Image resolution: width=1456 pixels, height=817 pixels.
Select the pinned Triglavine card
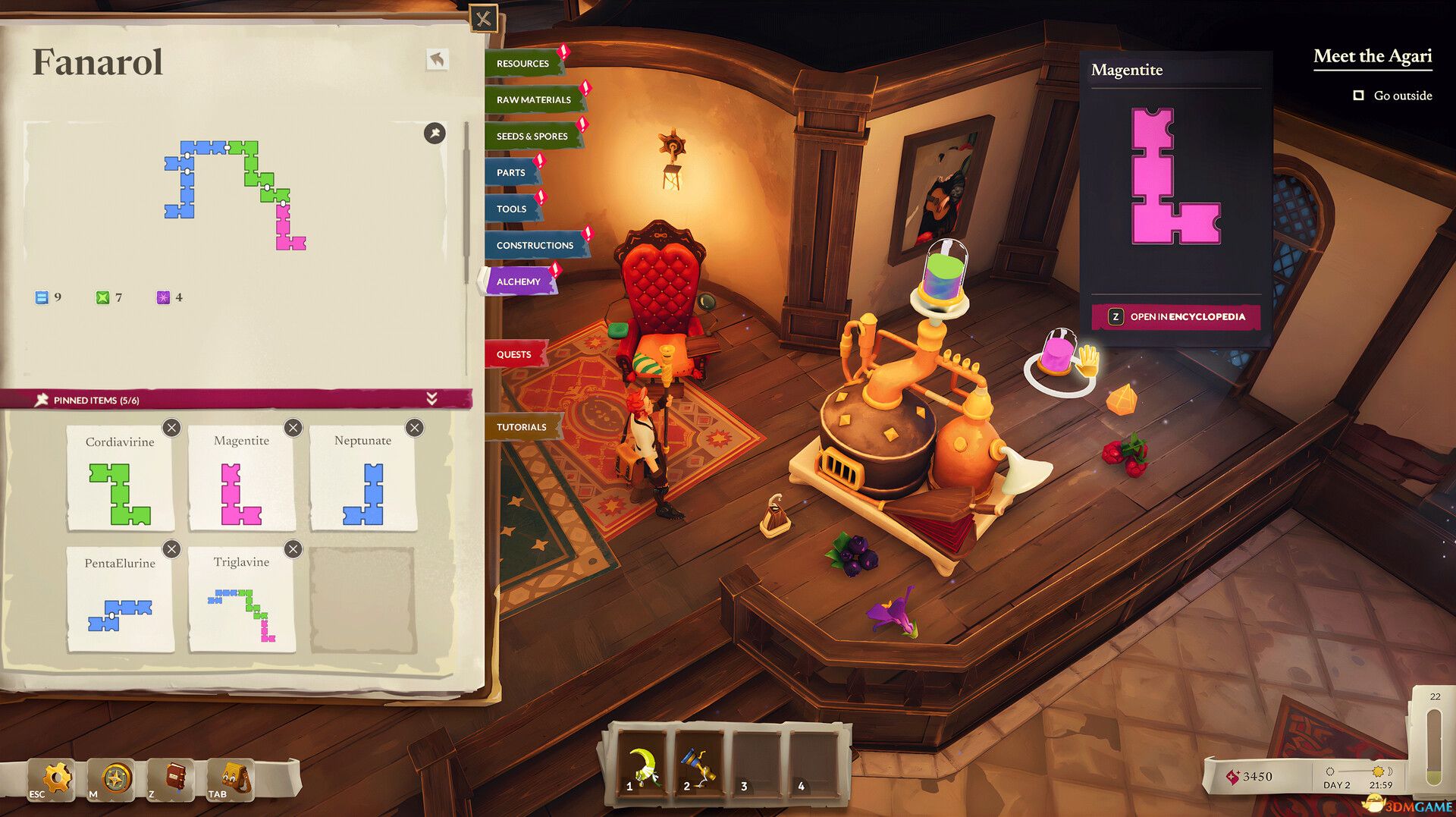point(241,601)
